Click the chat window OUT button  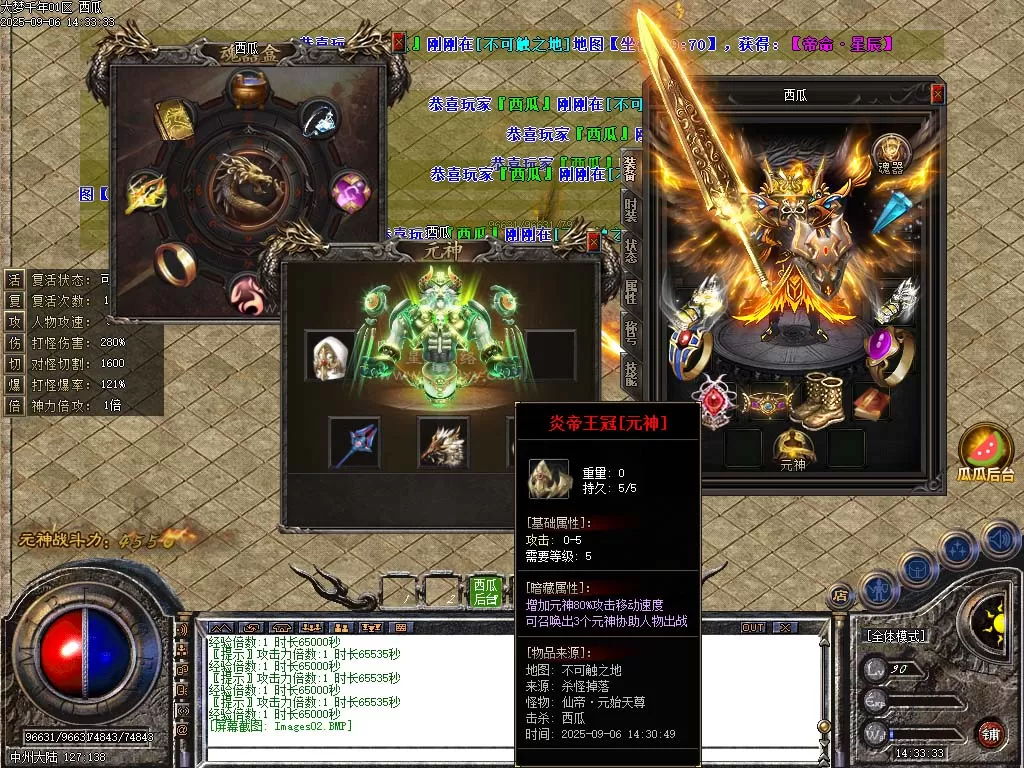tap(752, 627)
